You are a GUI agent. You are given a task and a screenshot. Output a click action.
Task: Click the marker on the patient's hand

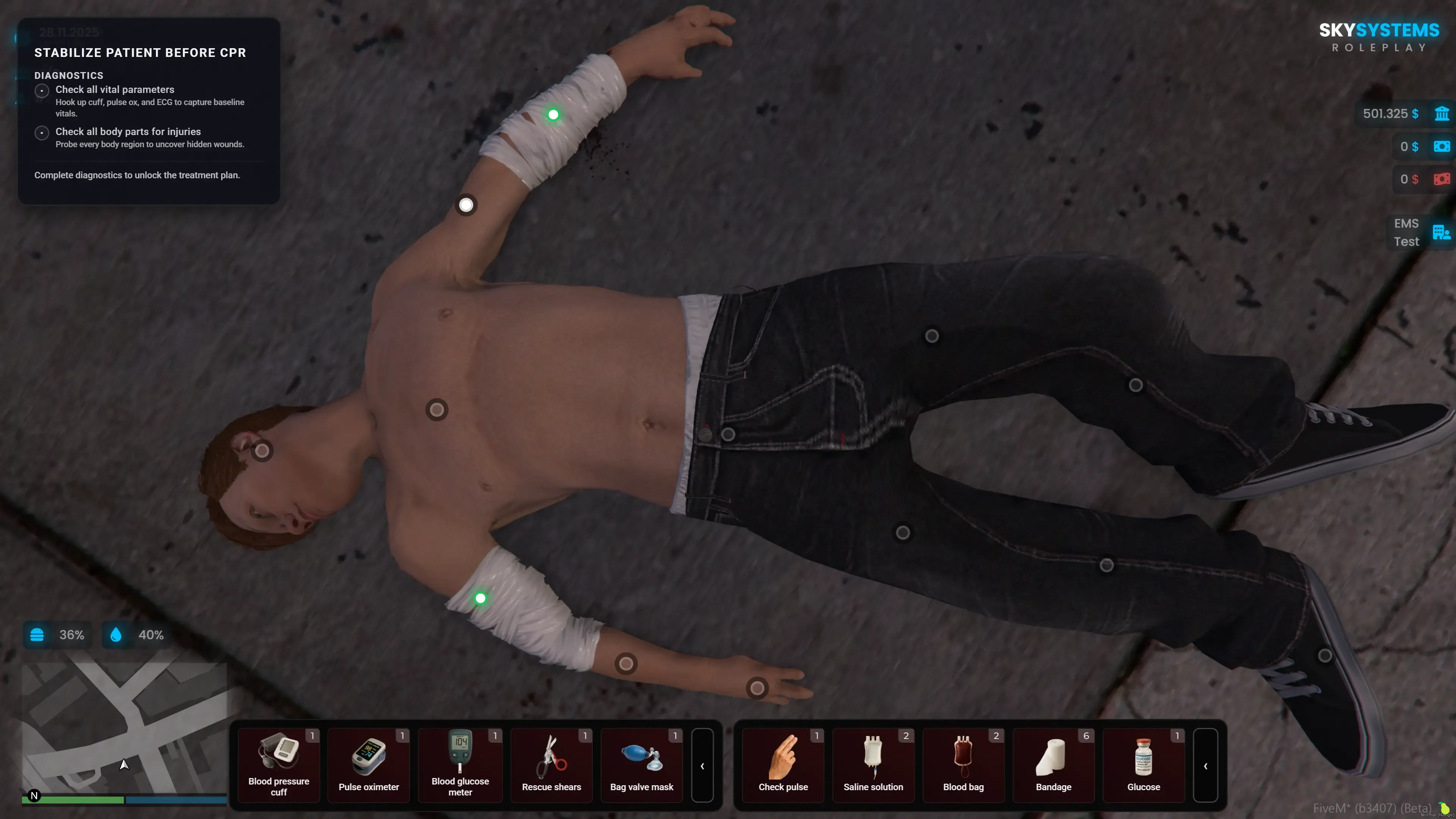click(x=757, y=688)
